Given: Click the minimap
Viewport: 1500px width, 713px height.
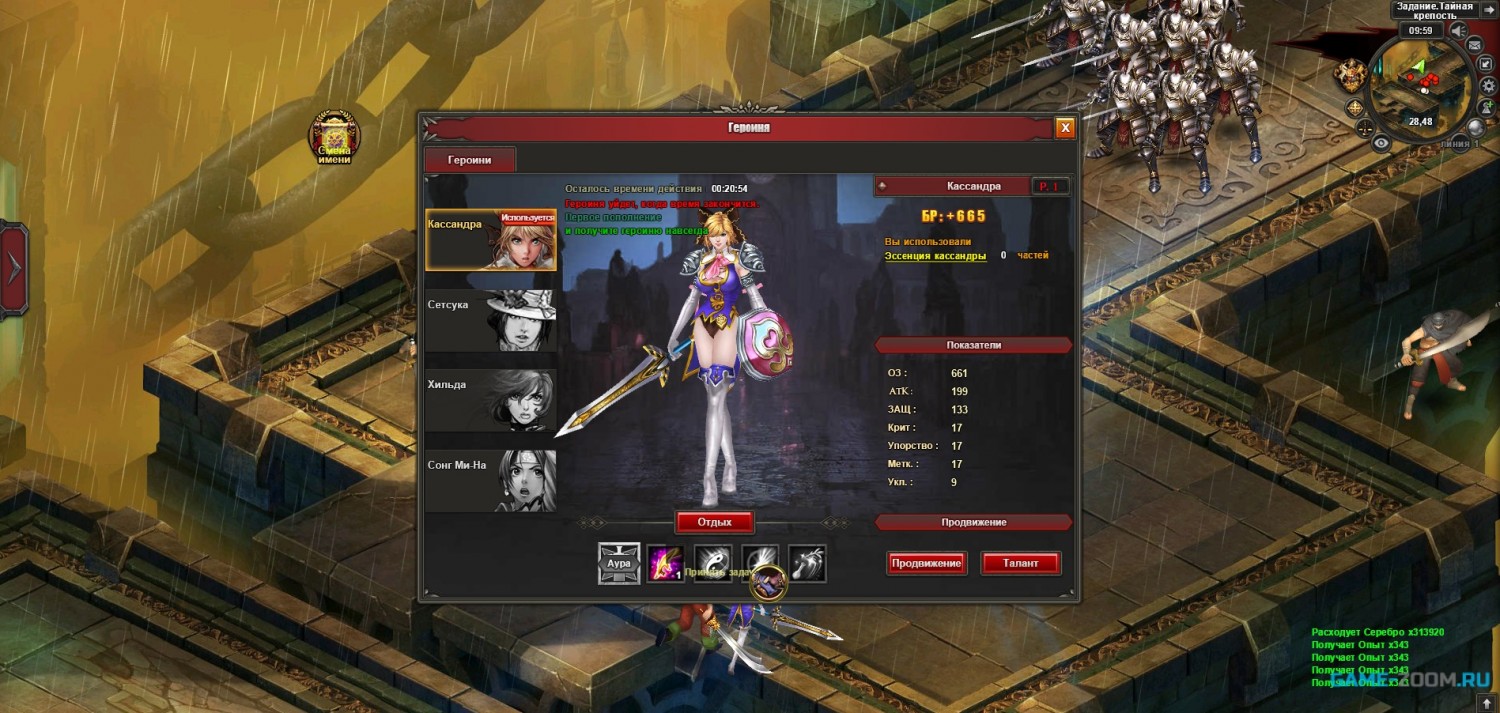Looking at the screenshot, I should point(1417,85).
